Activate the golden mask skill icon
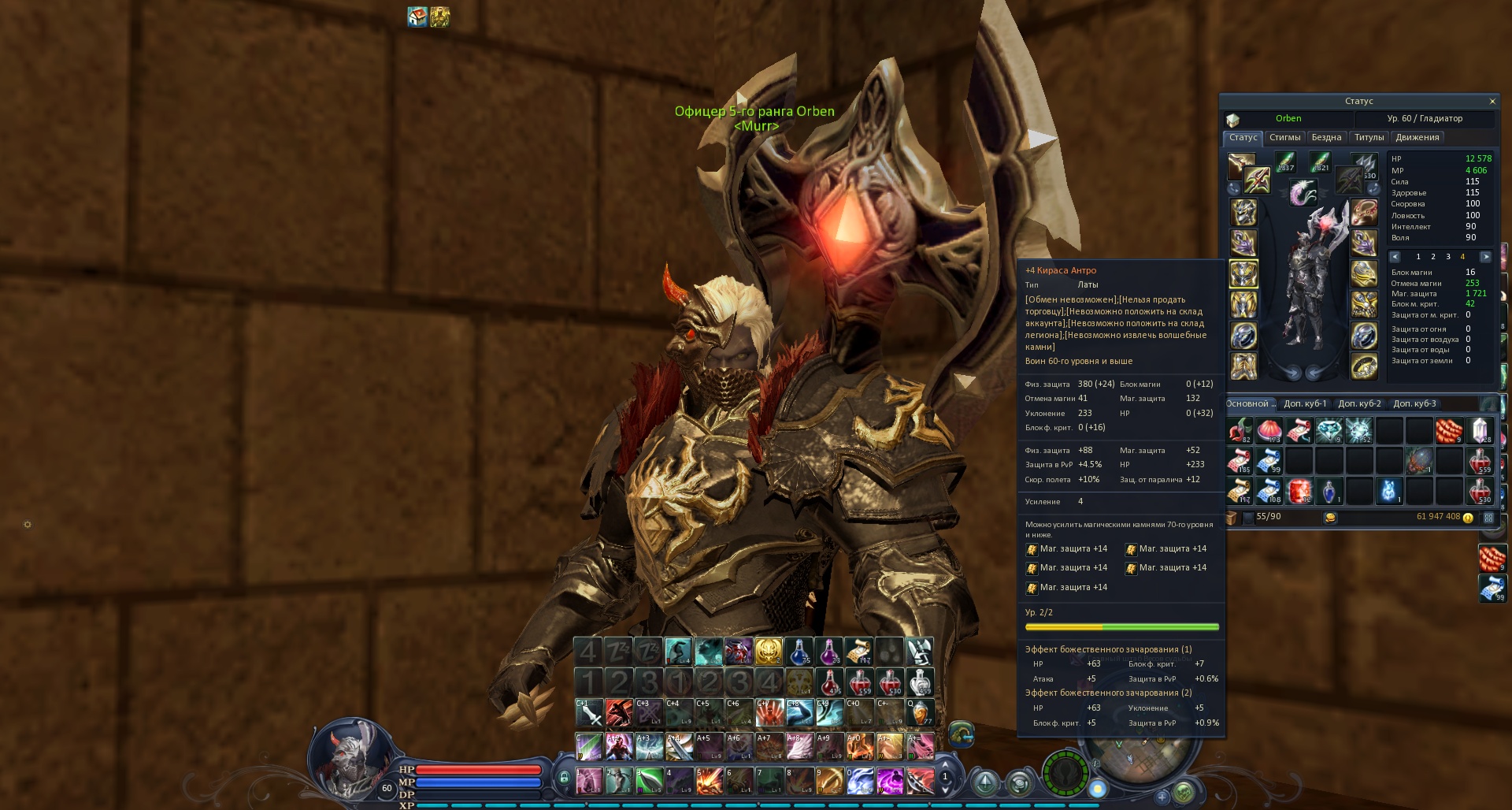The height and width of the screenshot is (810, 1512). [x=768, y=652]
